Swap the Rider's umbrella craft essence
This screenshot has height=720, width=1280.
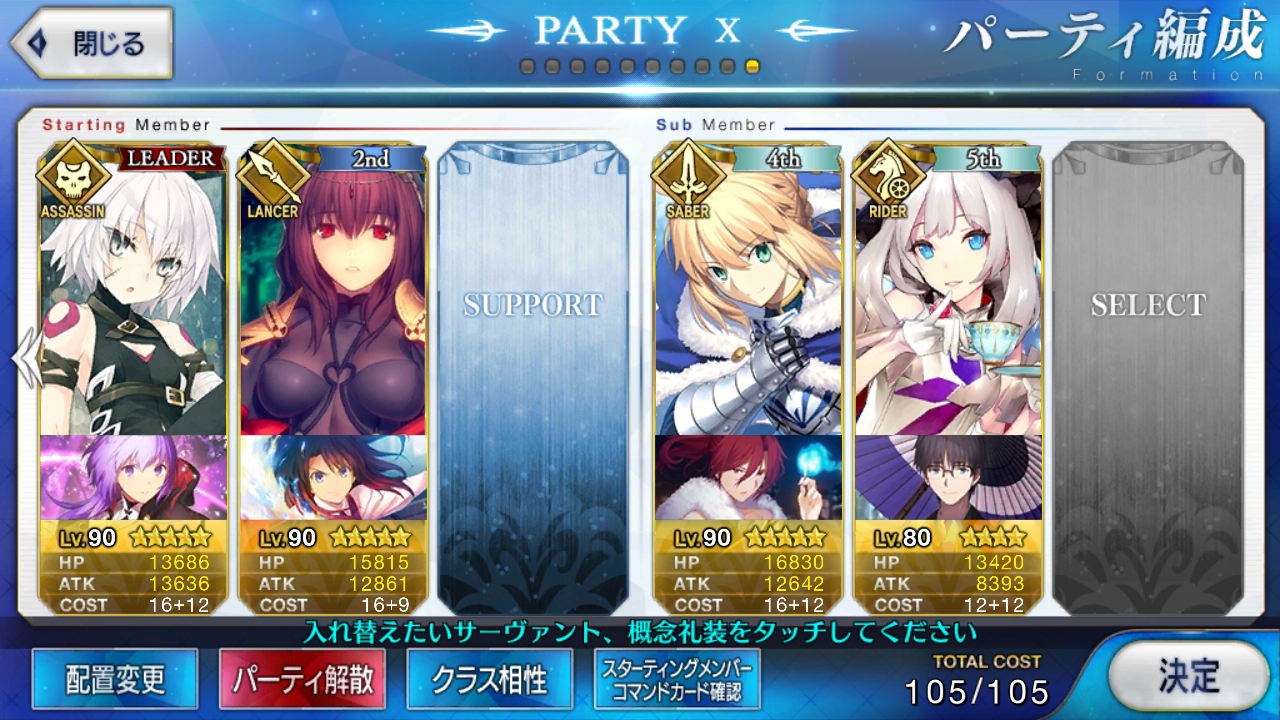948,478
